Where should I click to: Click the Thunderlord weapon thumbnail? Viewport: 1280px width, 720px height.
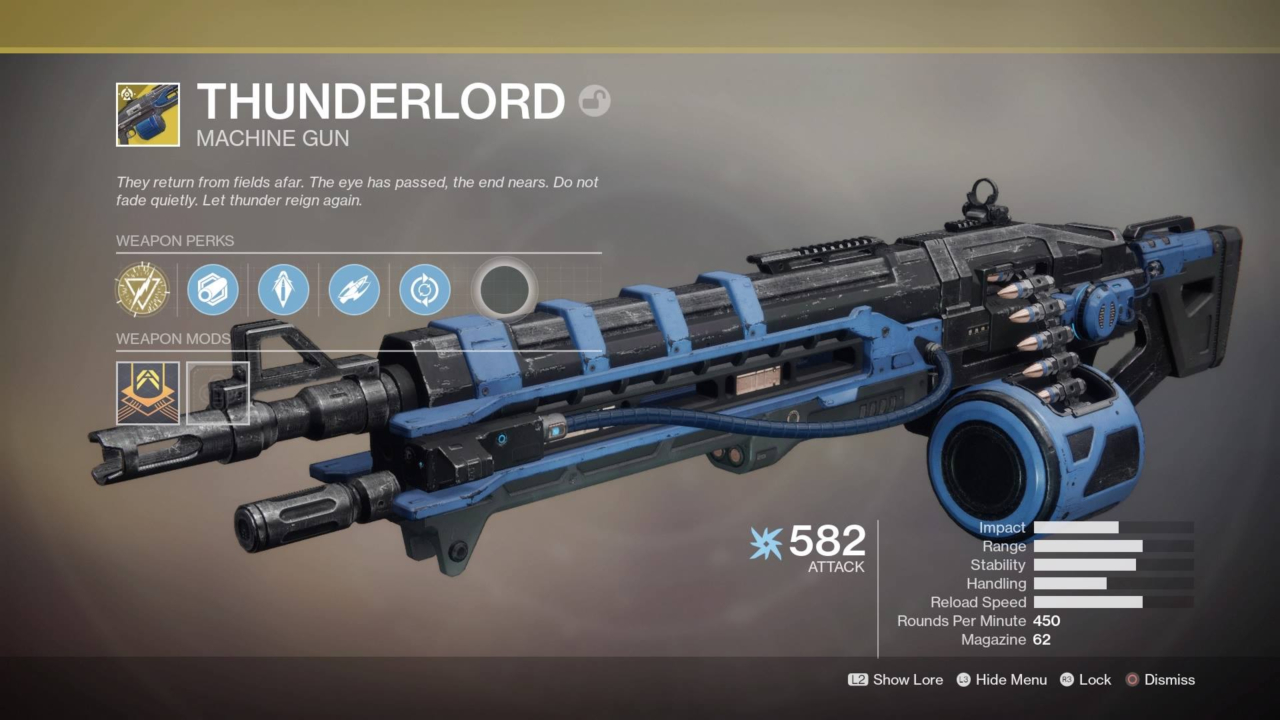(148, 115)
